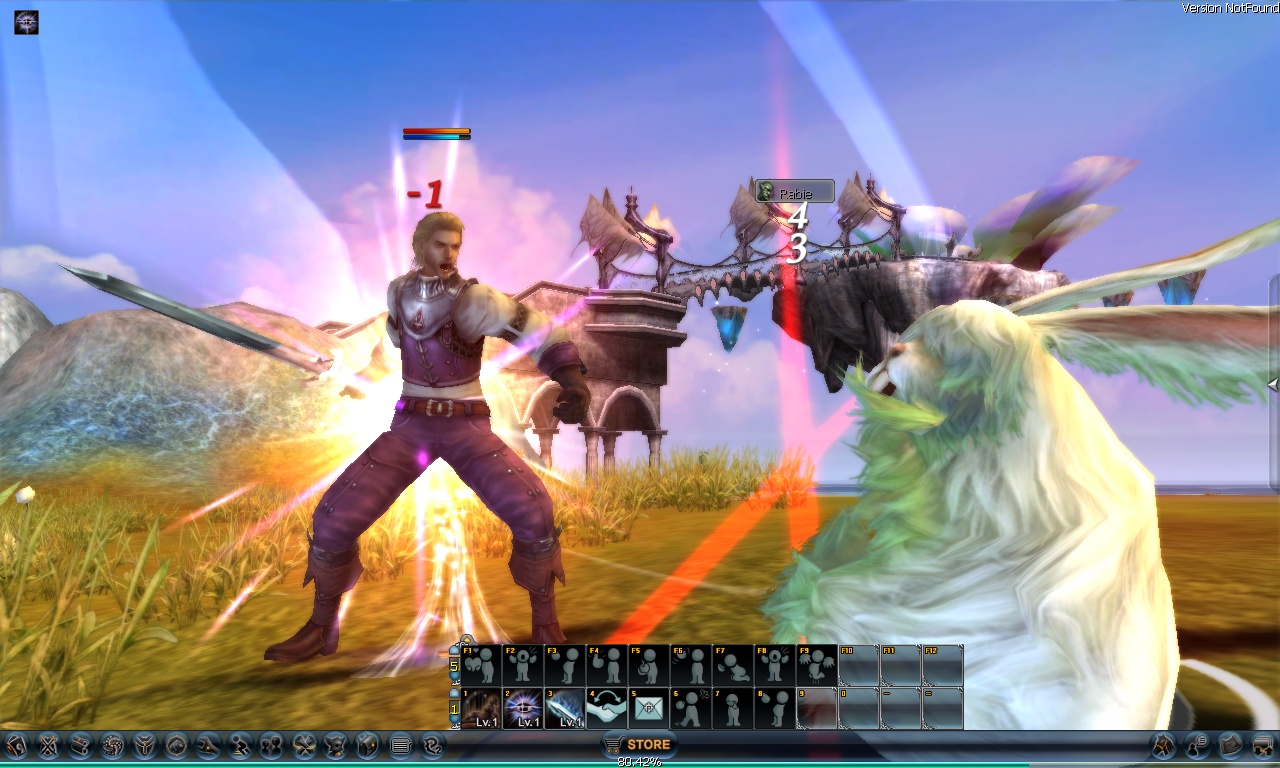
Task: Open the mount menu (horse head icon)
Action: (x=1163, y=745)
